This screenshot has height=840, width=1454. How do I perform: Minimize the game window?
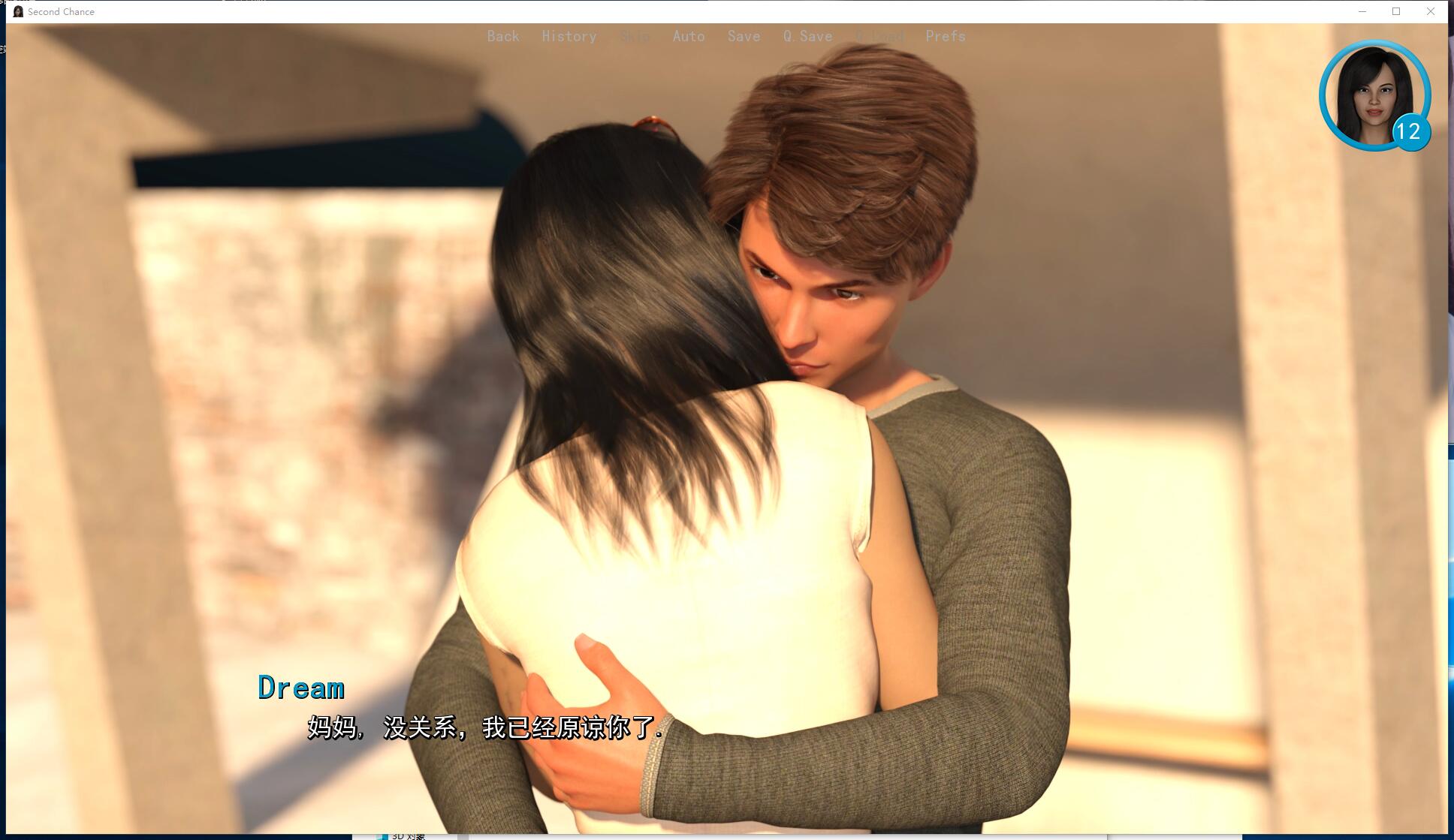pyautogui.click(x=1362, y=11)
